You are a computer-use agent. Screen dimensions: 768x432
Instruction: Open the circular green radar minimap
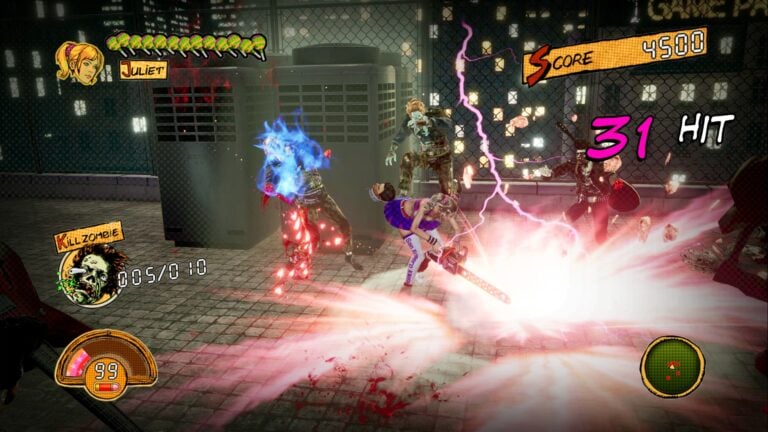coord(672,365)
